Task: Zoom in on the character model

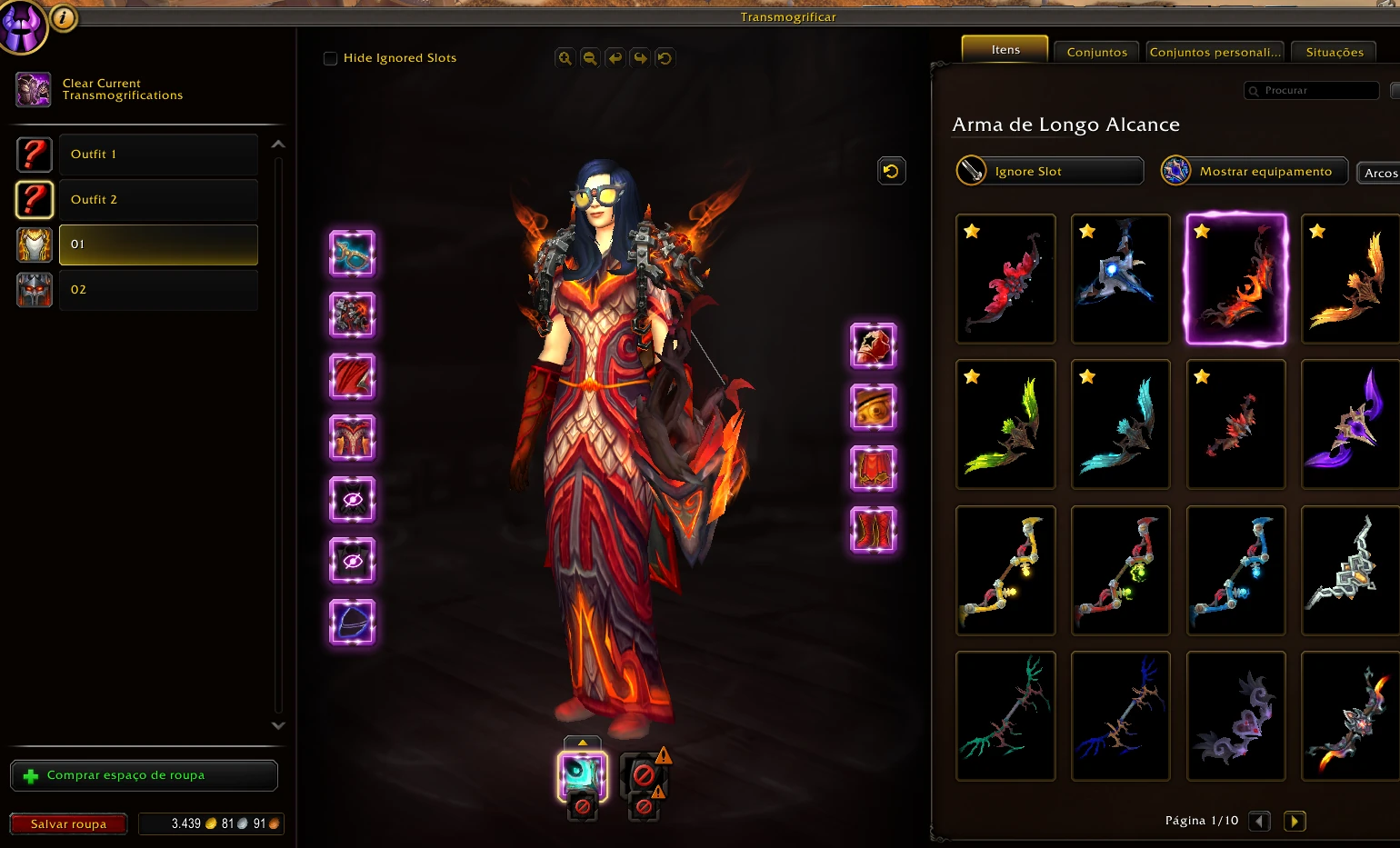Action: click(x=565, y=58)
